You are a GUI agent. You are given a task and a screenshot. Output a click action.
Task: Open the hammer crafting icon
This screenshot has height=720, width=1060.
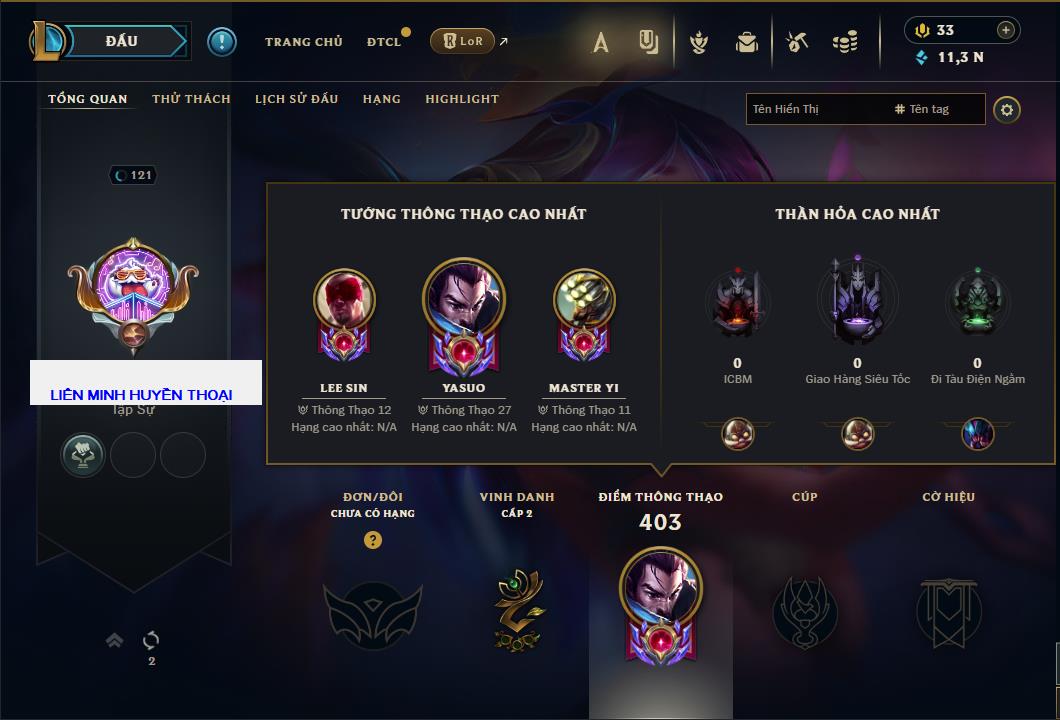(796, 42)
